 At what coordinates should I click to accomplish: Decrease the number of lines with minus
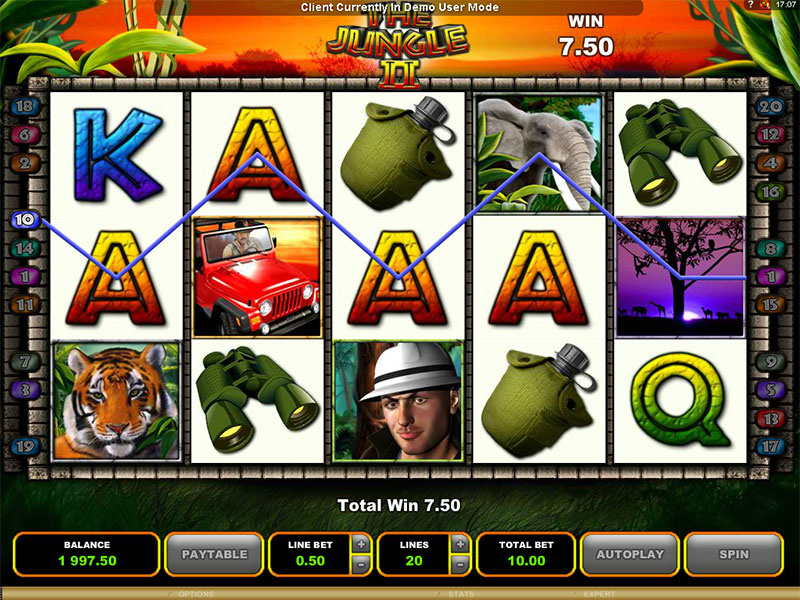pyautogui.click(x=460, y=563)
